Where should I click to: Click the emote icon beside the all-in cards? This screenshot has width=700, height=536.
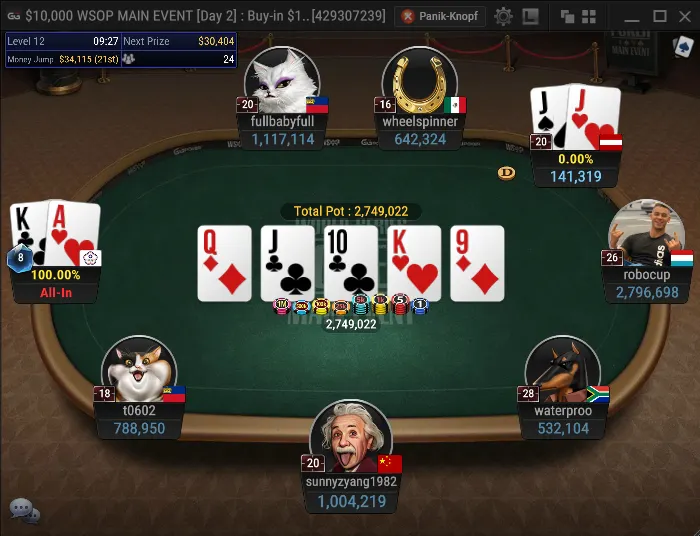point(90,258)
